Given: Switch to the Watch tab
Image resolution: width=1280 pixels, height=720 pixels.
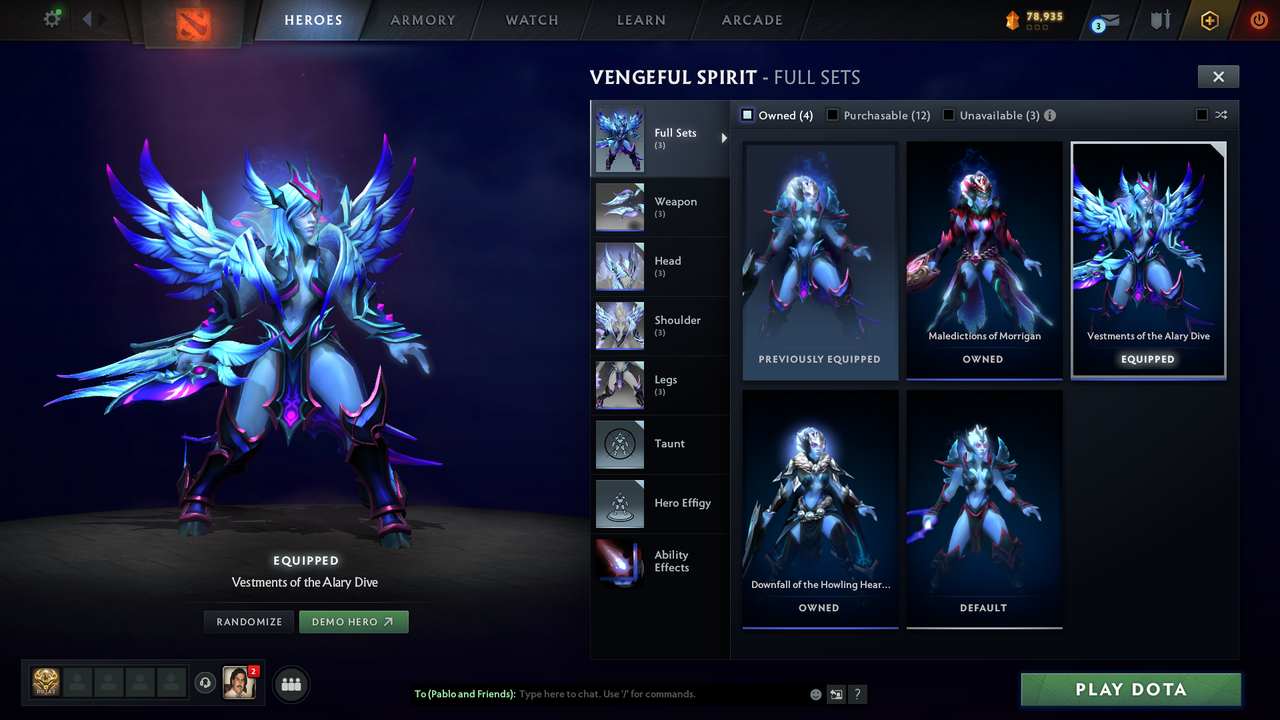Looking at the screenshot, I should (x=531, y=20).
